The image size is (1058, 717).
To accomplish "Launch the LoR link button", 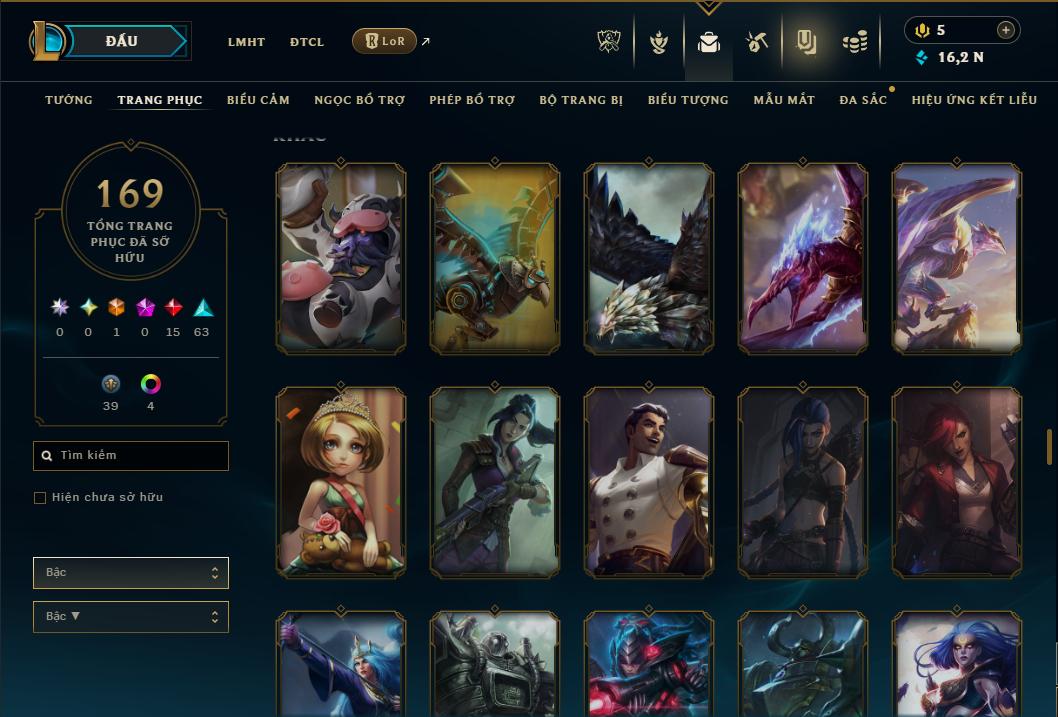I will coord(384,41).
